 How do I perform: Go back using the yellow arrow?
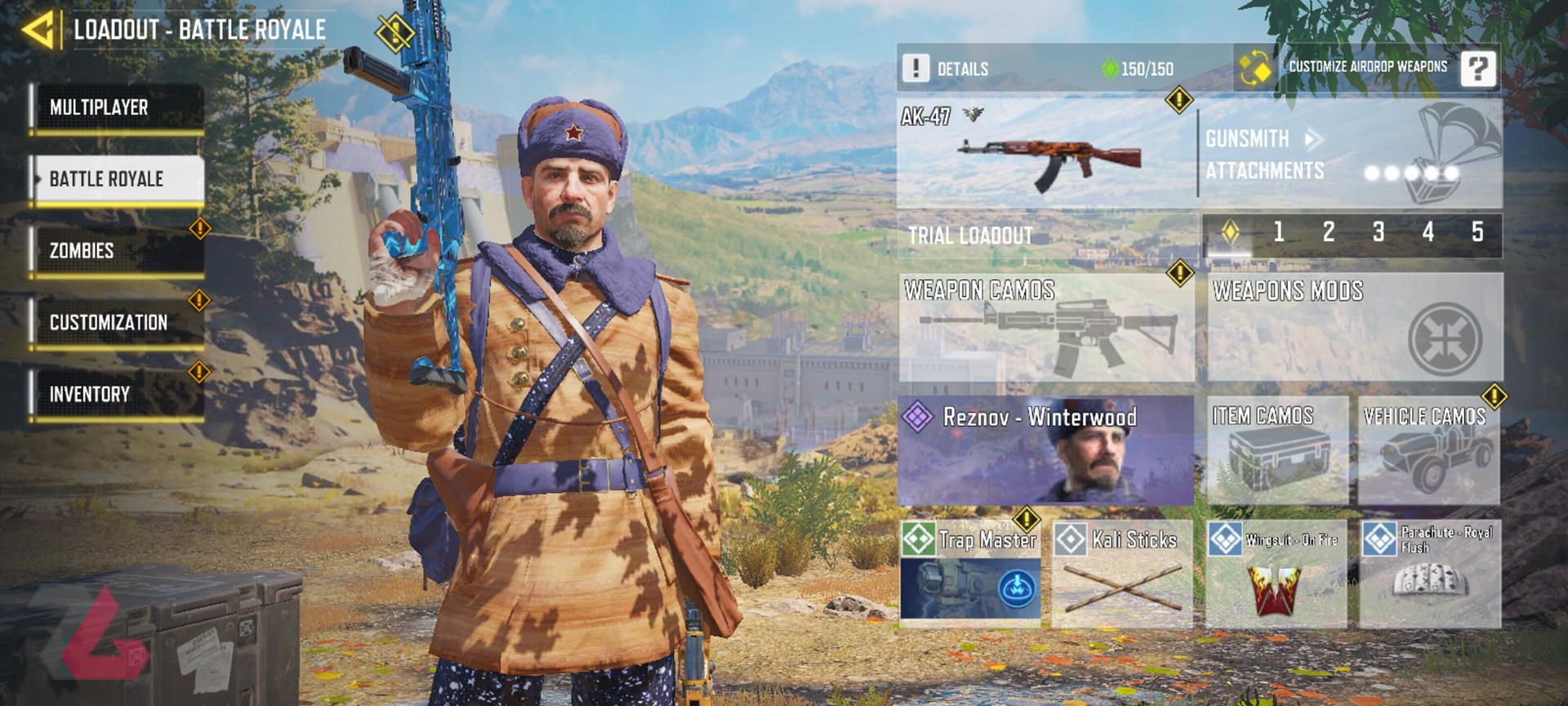point(38,30)
